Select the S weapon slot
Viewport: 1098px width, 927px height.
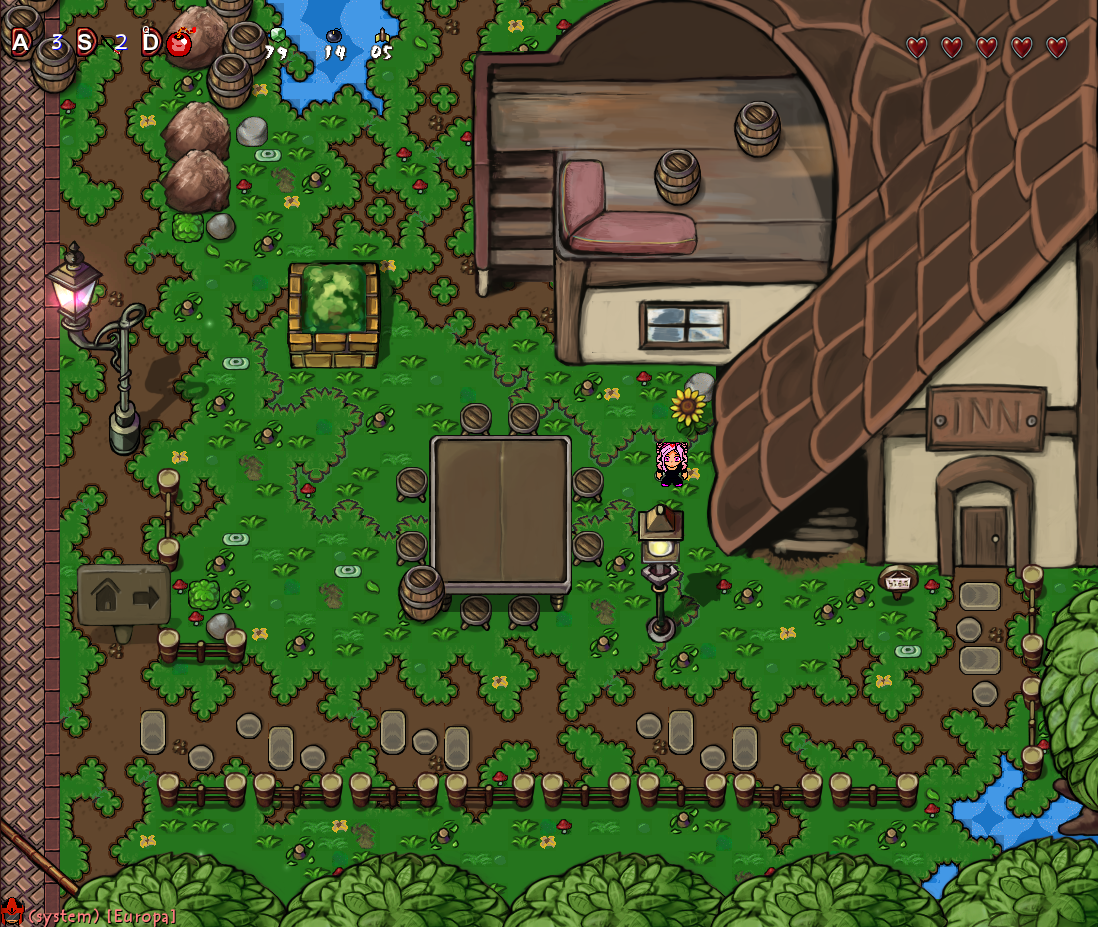[86, 42]
